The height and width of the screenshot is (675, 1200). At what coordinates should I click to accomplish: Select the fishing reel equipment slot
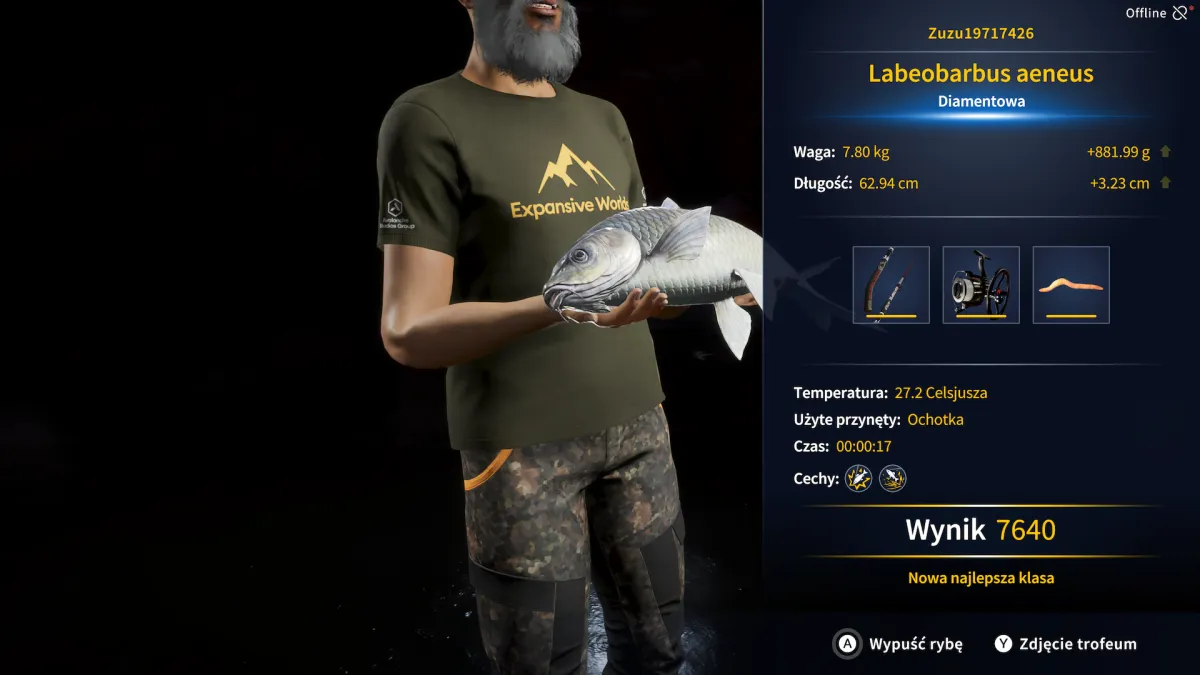[981, 285]
